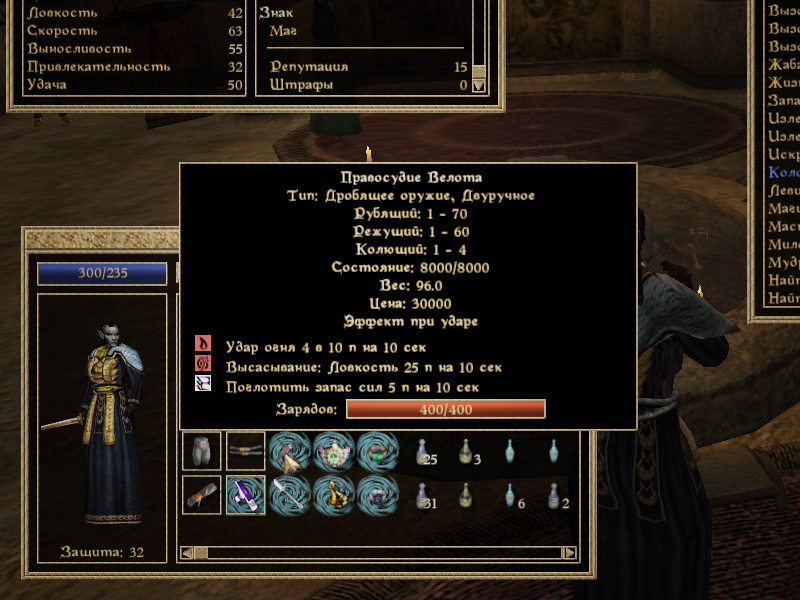
Task: Select the enchanted wooden-handled hammer
Action: point(290,452)
